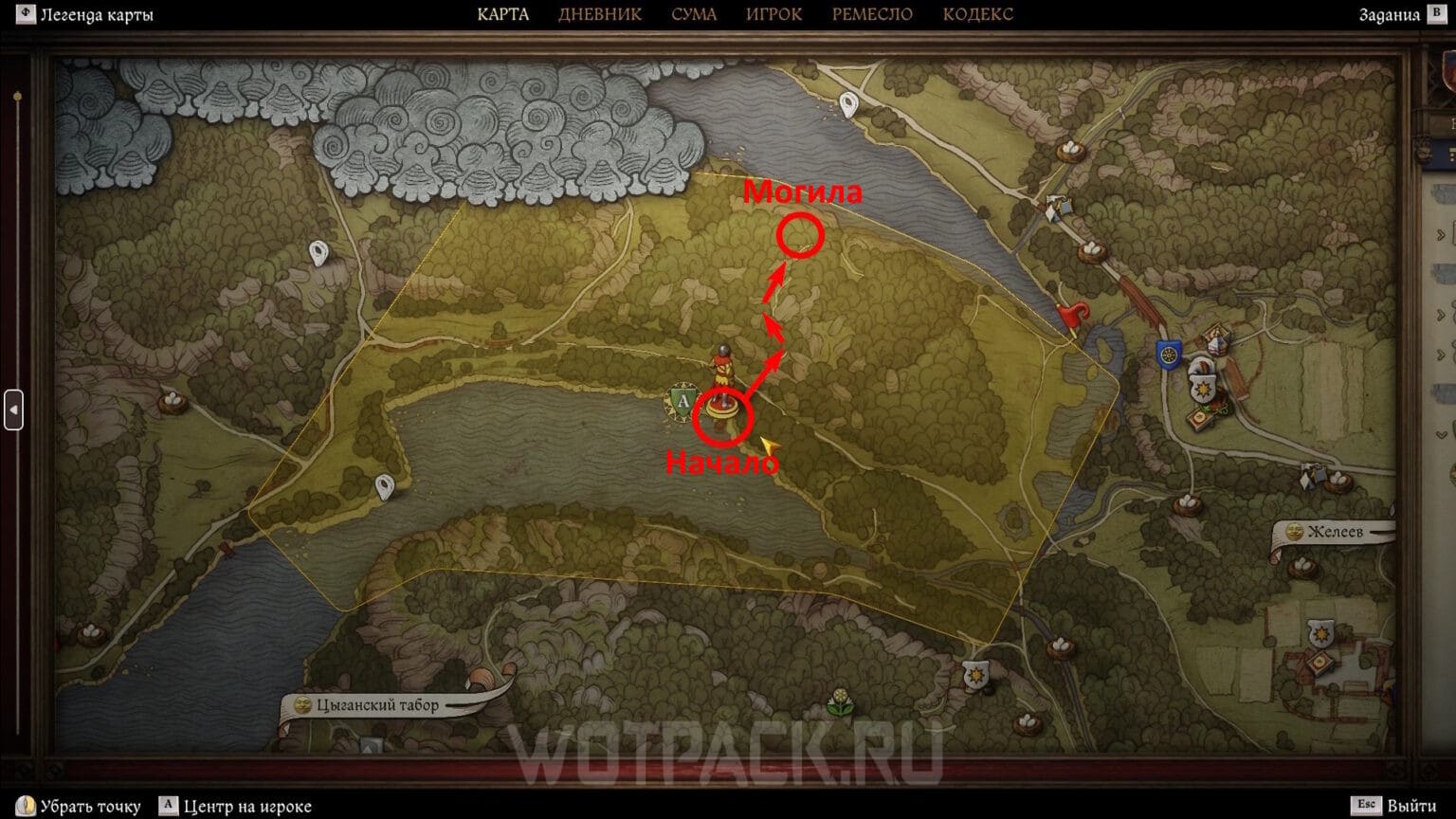The image size is (1456, 819).
Task: Select the player marker on the map
Action: point(722,370)
